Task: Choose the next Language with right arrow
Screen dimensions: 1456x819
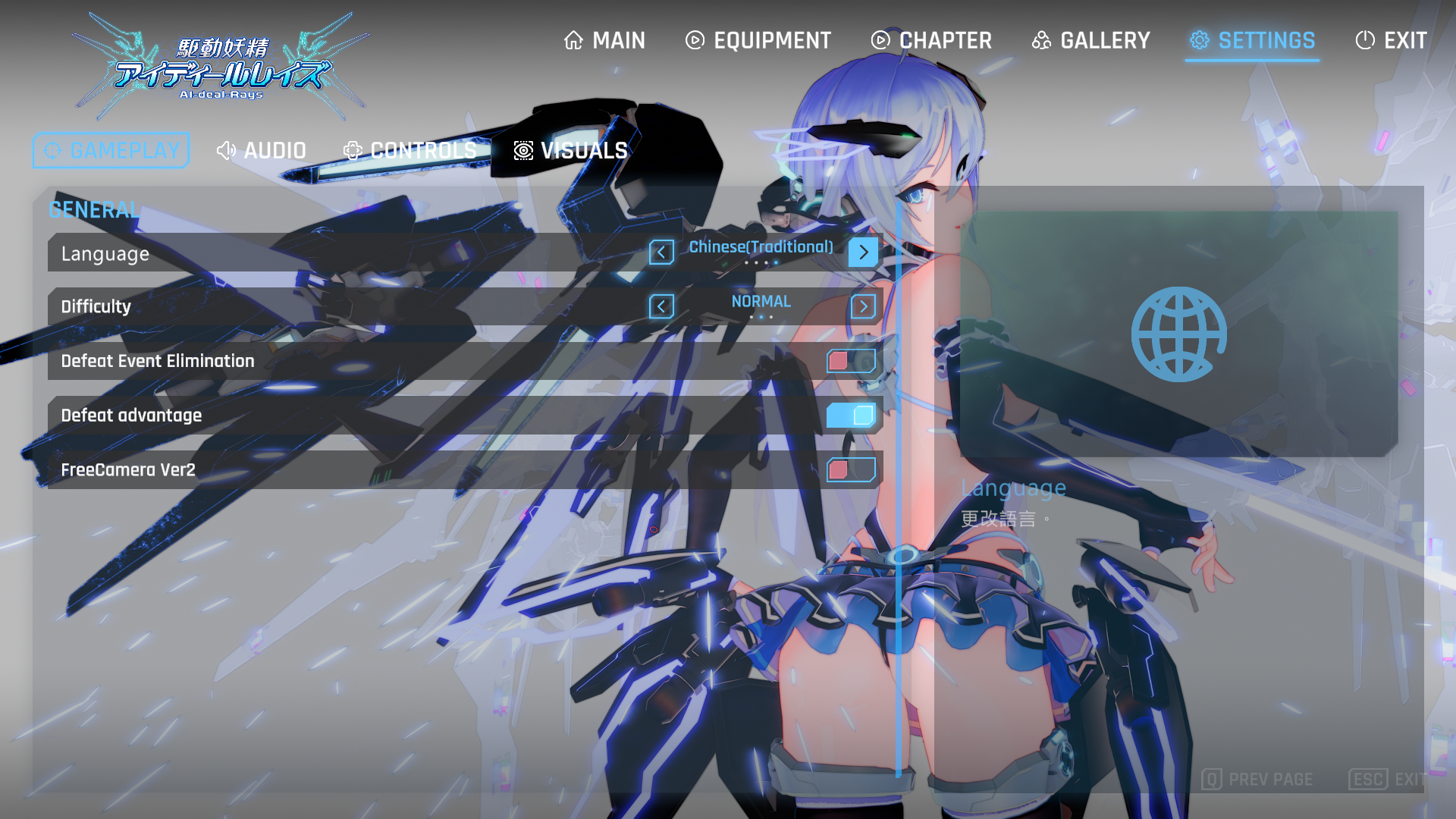Action: pyautogui.click(x=863, y=253)
